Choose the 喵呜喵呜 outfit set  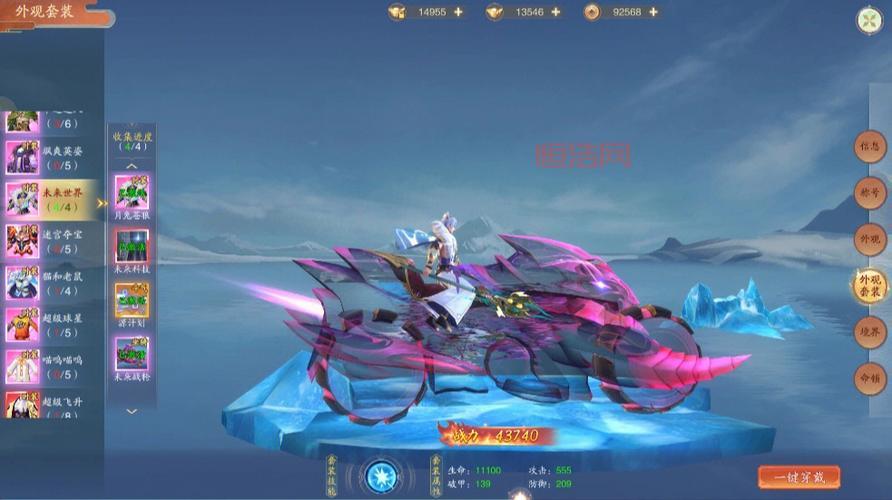pyautogui.click(x=50, y=367)
